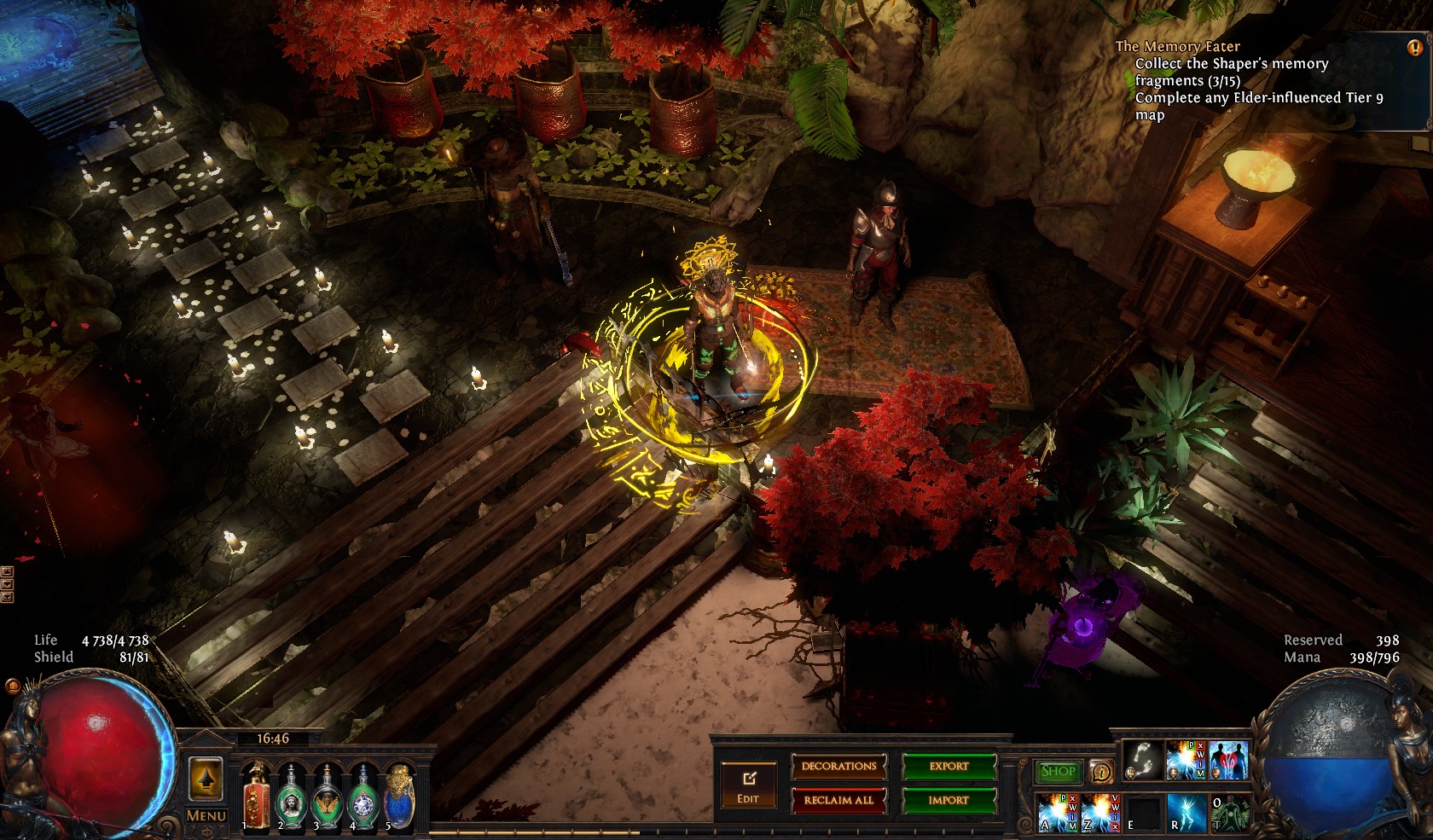The image size is (1433, 840).
Task: Activate the green aura figure skill on T
Action: pos(1229,812)
